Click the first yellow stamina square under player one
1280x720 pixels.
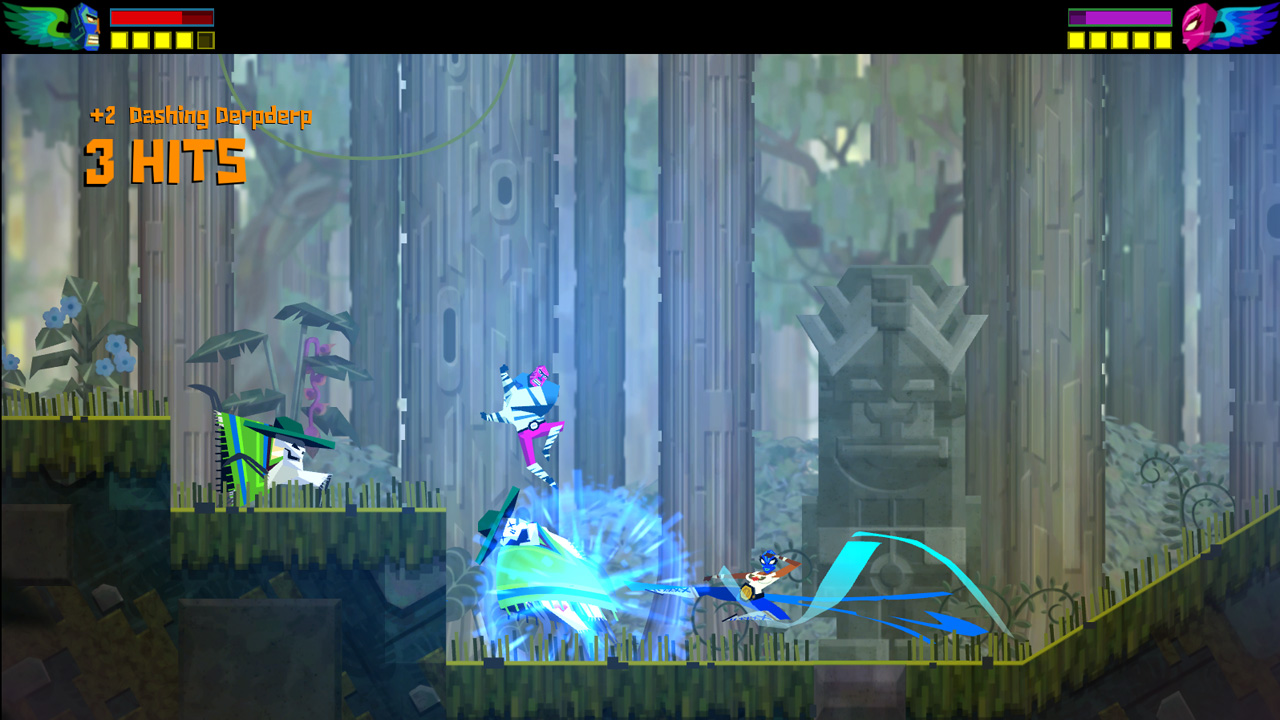(118, 40)
